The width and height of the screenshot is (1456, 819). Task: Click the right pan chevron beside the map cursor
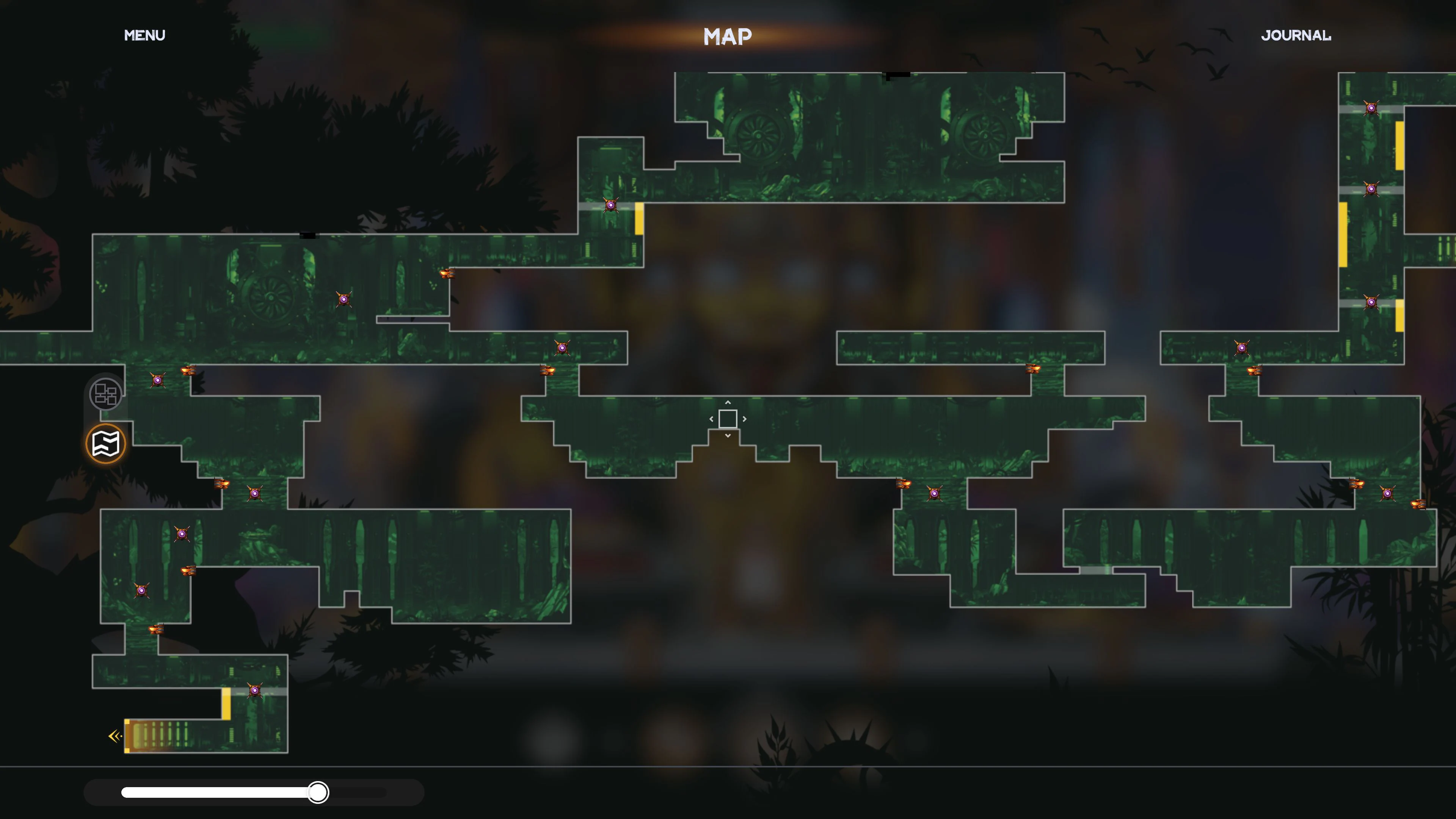pos(744,419)
